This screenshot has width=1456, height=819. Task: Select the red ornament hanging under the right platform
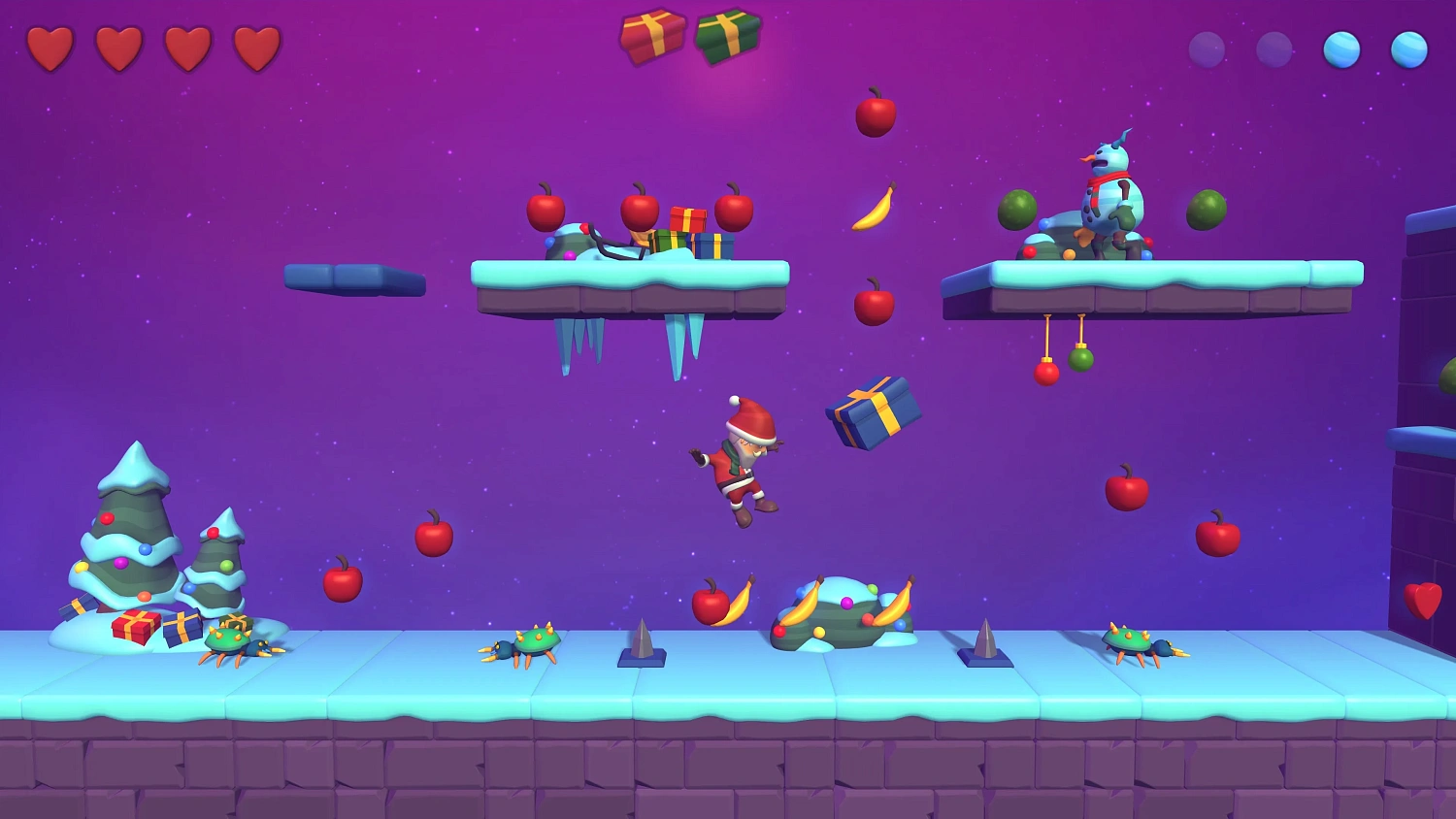(x=1046, y=371)
